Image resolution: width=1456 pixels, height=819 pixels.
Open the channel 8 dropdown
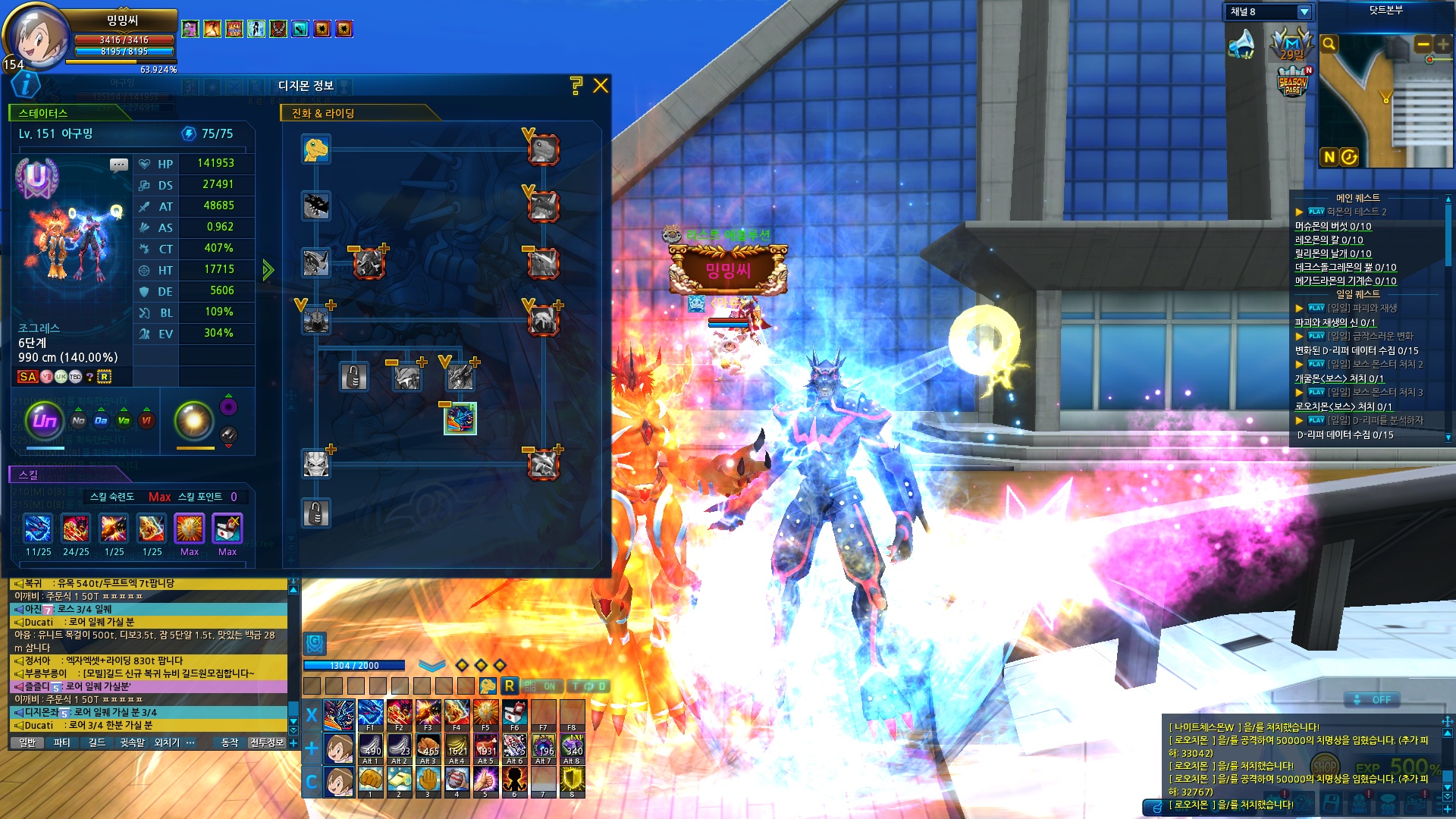[1304, 12]
